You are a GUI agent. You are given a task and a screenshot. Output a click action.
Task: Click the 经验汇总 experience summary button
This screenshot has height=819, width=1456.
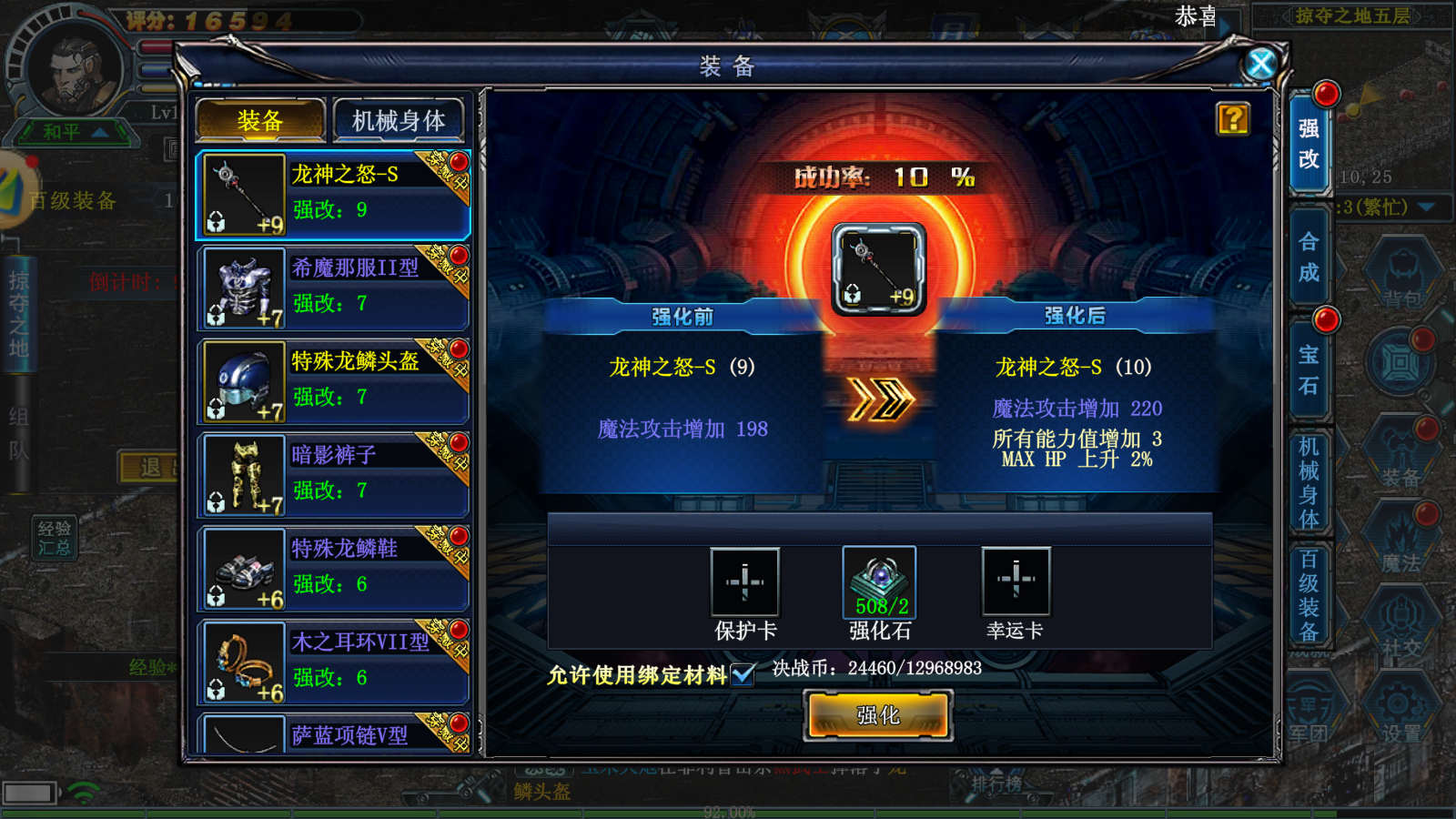[x=55, y=537]
